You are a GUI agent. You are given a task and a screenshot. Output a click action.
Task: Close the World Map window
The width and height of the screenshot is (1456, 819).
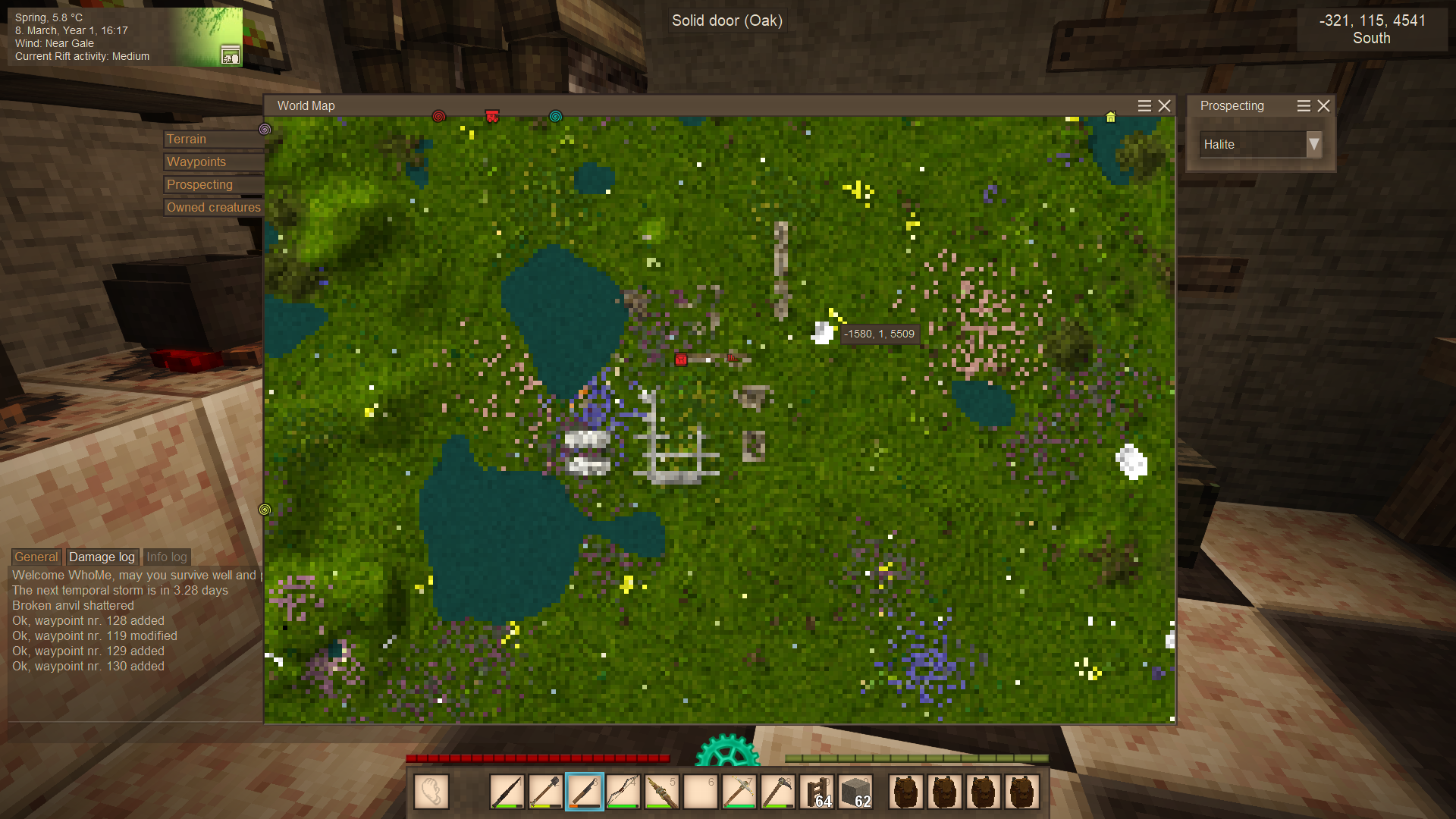[1165, 106]
